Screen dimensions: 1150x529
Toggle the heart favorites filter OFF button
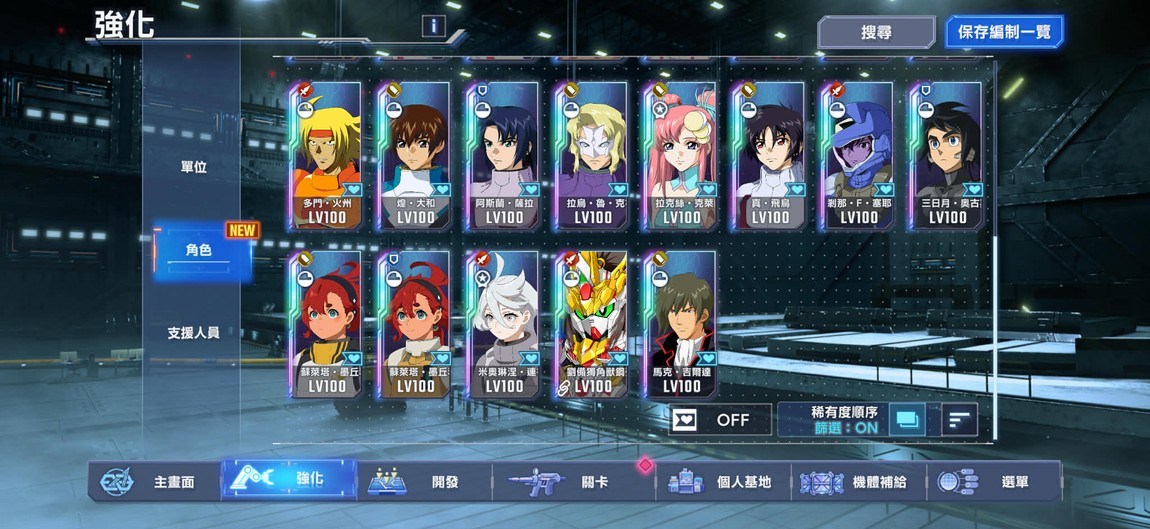[x=720, y=420]
